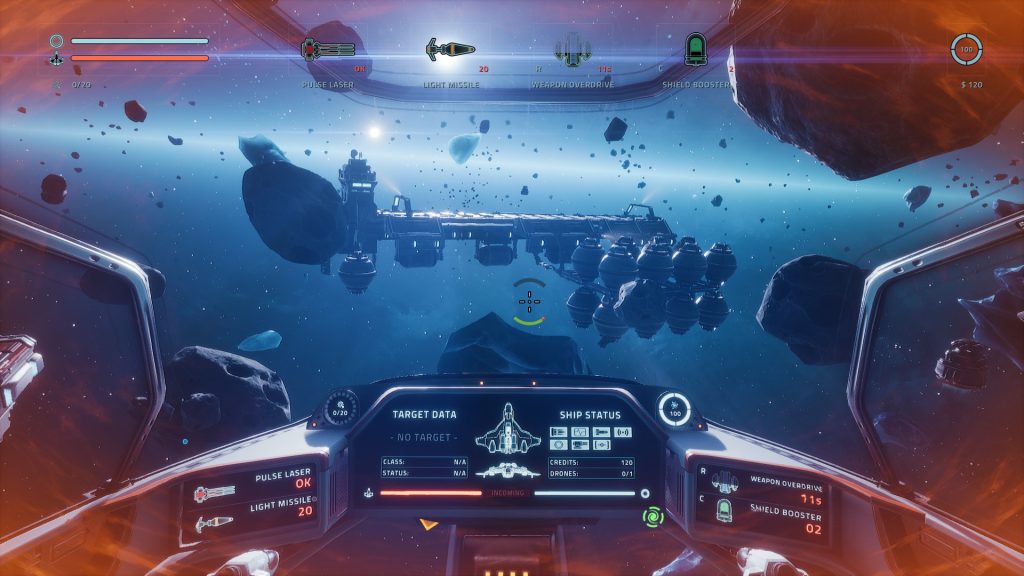Select the Pulse Laser icon in top HUD

click(328, 48)
